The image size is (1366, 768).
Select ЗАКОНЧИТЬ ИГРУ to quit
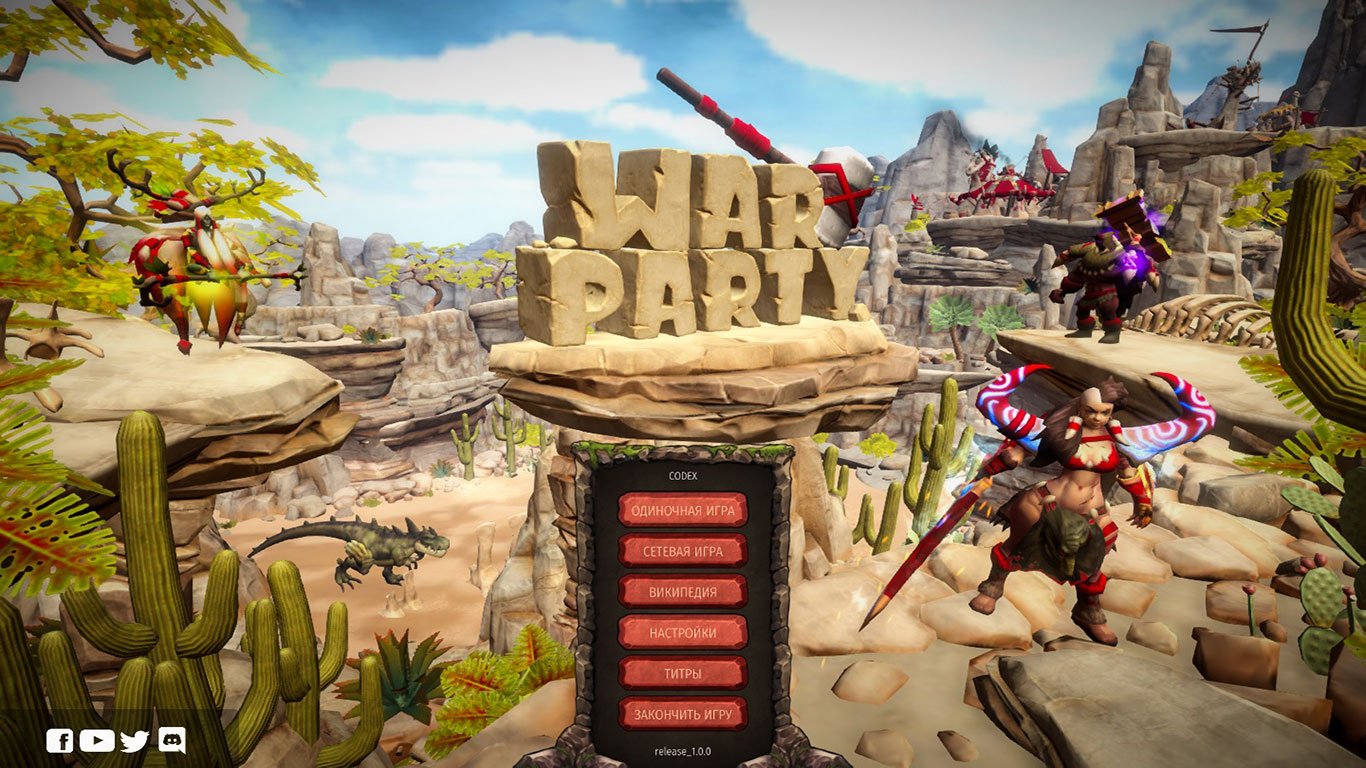tap(683, 713)
